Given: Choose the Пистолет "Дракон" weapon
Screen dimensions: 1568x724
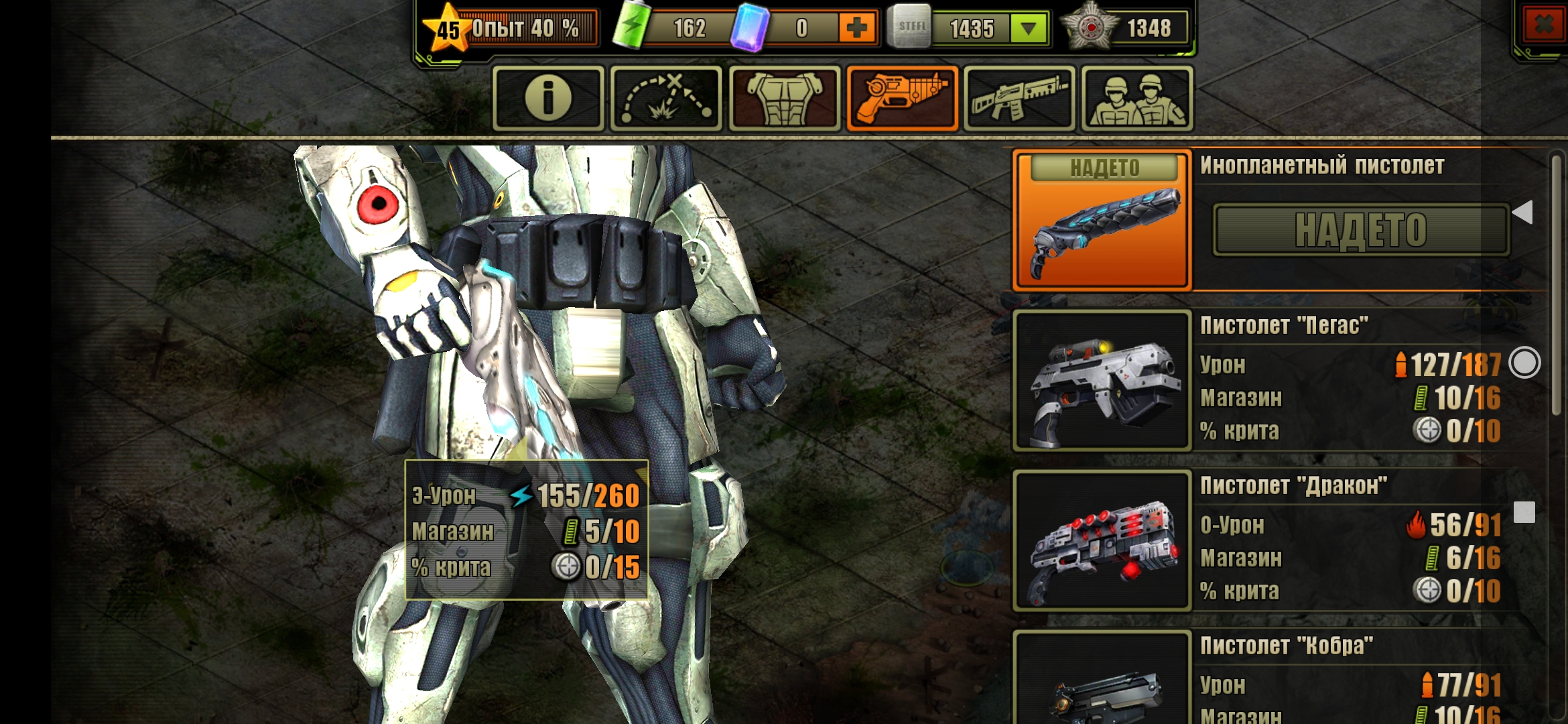Looking at the screenshot, I should (1102, 540).
